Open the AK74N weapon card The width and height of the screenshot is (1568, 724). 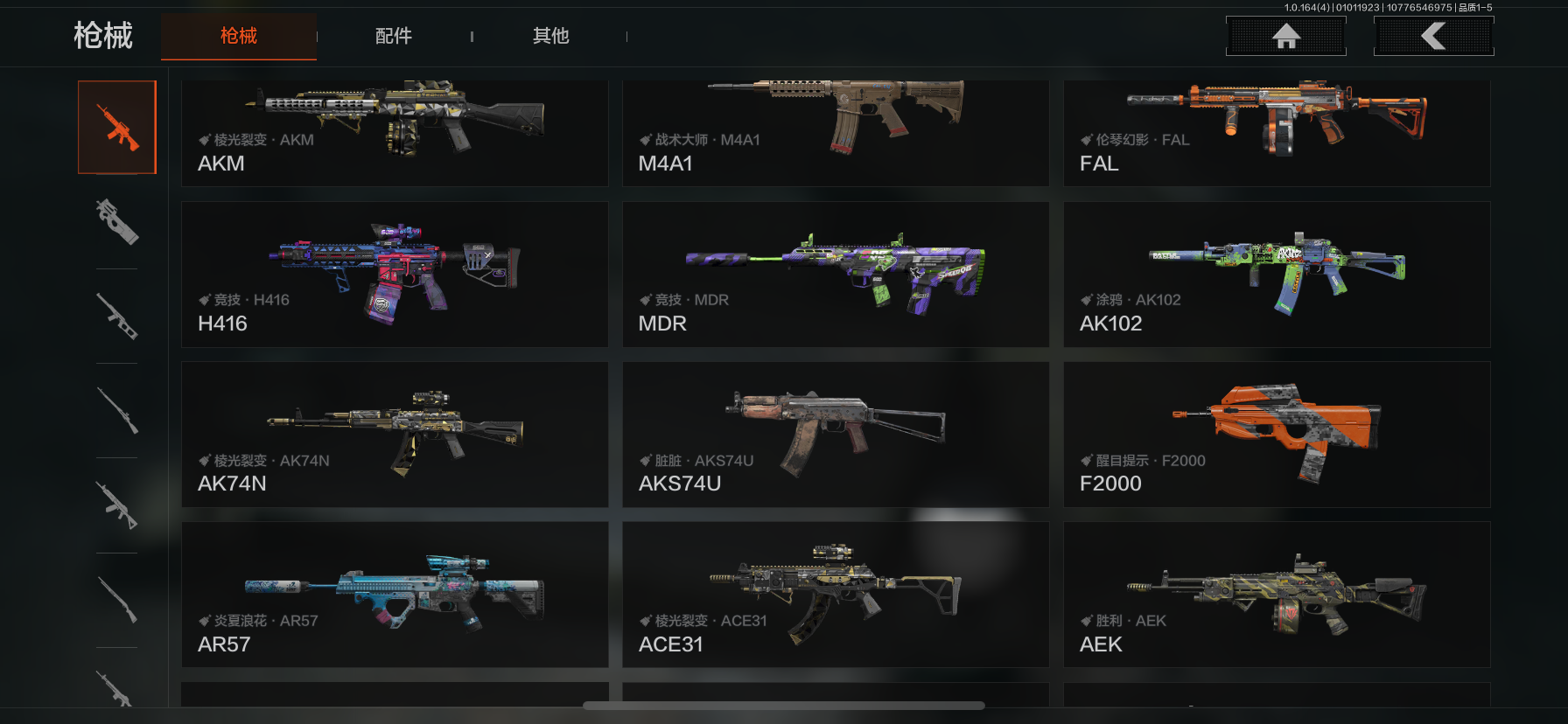[395, 435]
